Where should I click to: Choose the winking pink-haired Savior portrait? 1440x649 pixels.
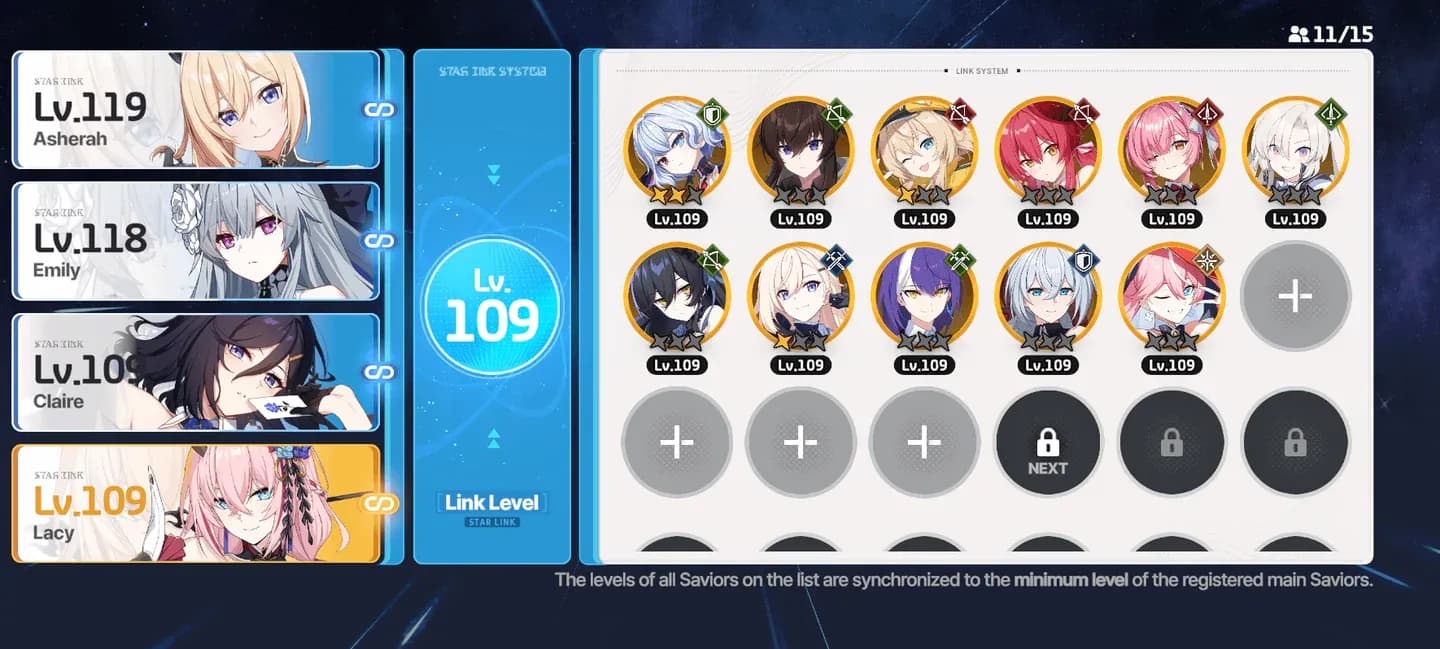pyautogui.click(x=1171, y=297)
